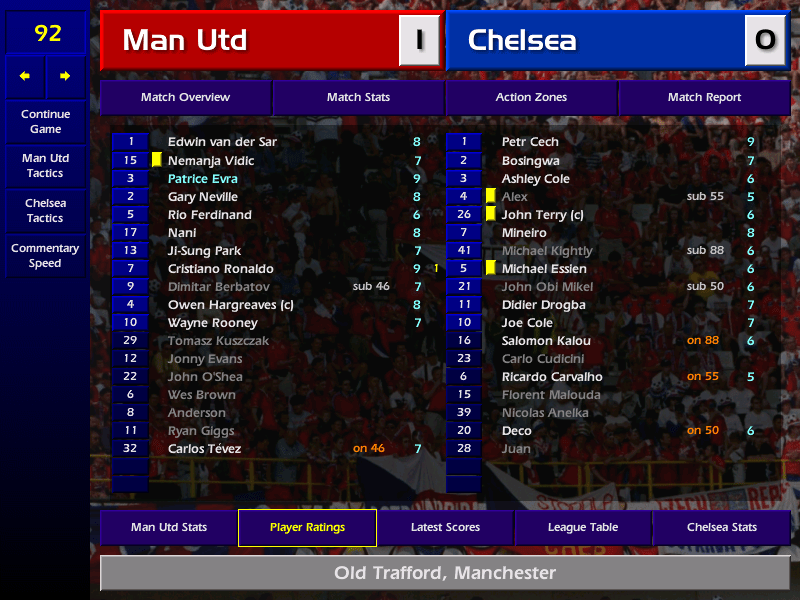This screenshot has width=800, height=600.
Task: Click the left yellow arrow button
Action: click(x=25, y=76)
